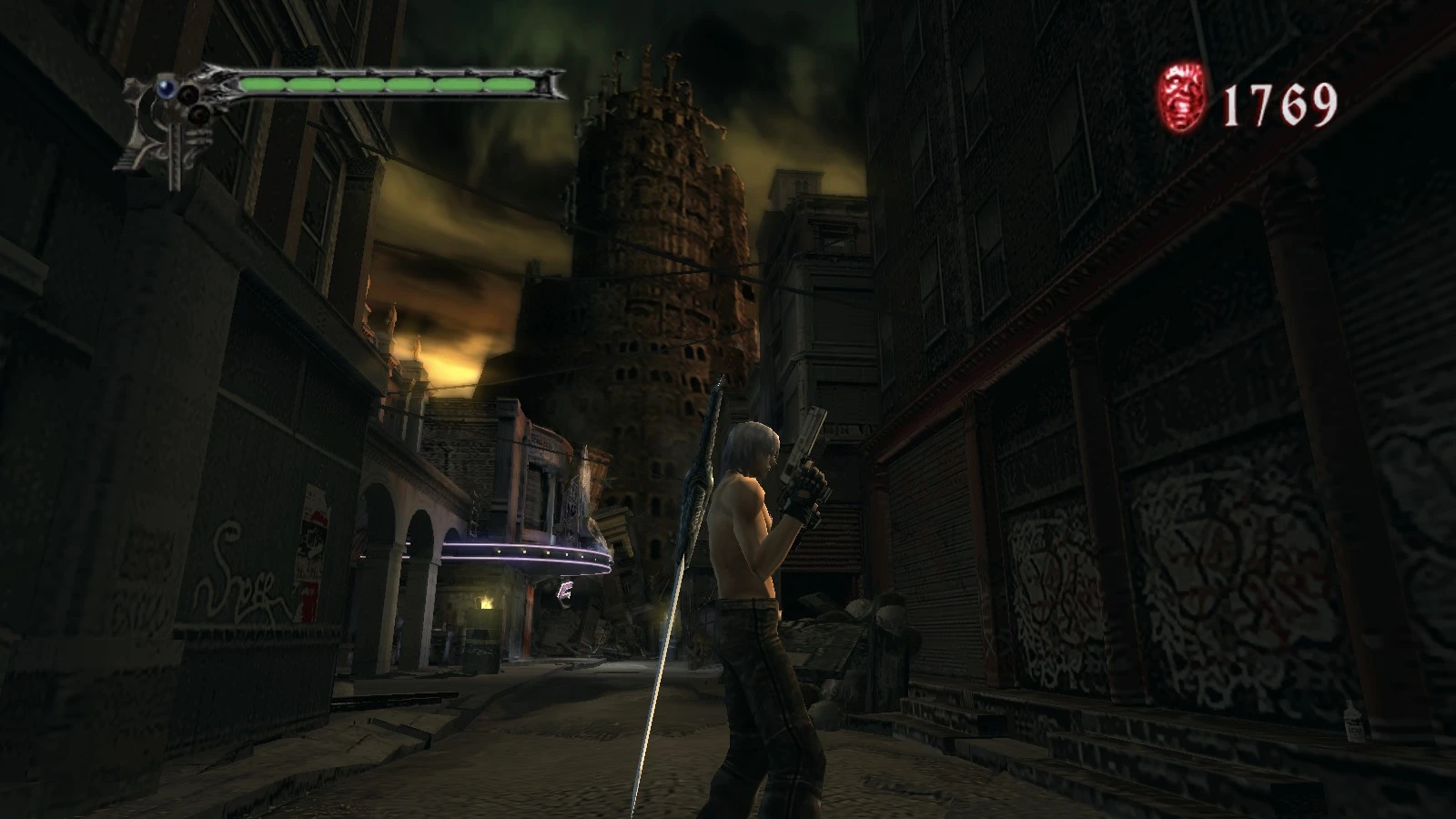Toggle the glowing purple neon sign on the building
Viewport: 1456px width, 819px height.
[523, 552]
